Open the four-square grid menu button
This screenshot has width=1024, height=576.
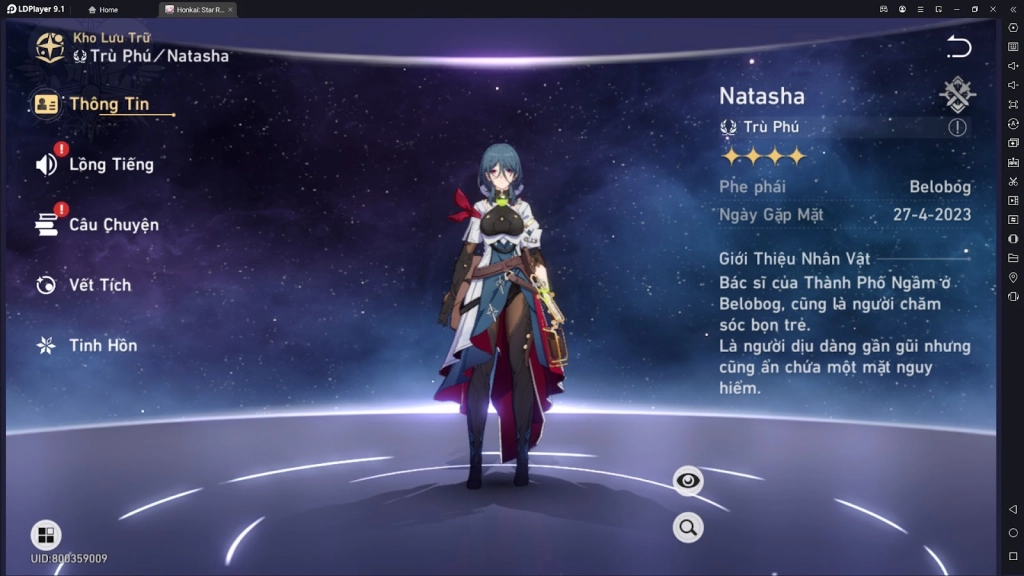(46, 534)
